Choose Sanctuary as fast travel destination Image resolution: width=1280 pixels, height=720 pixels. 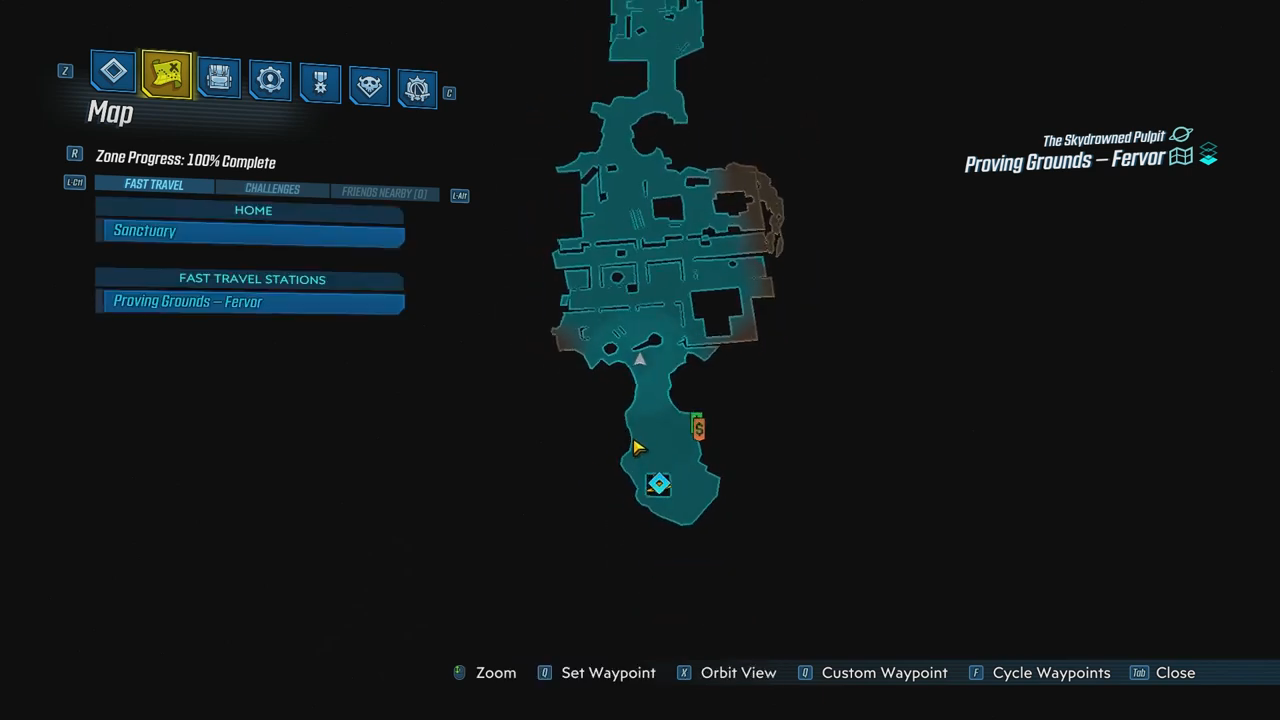(x=253, y=232)
